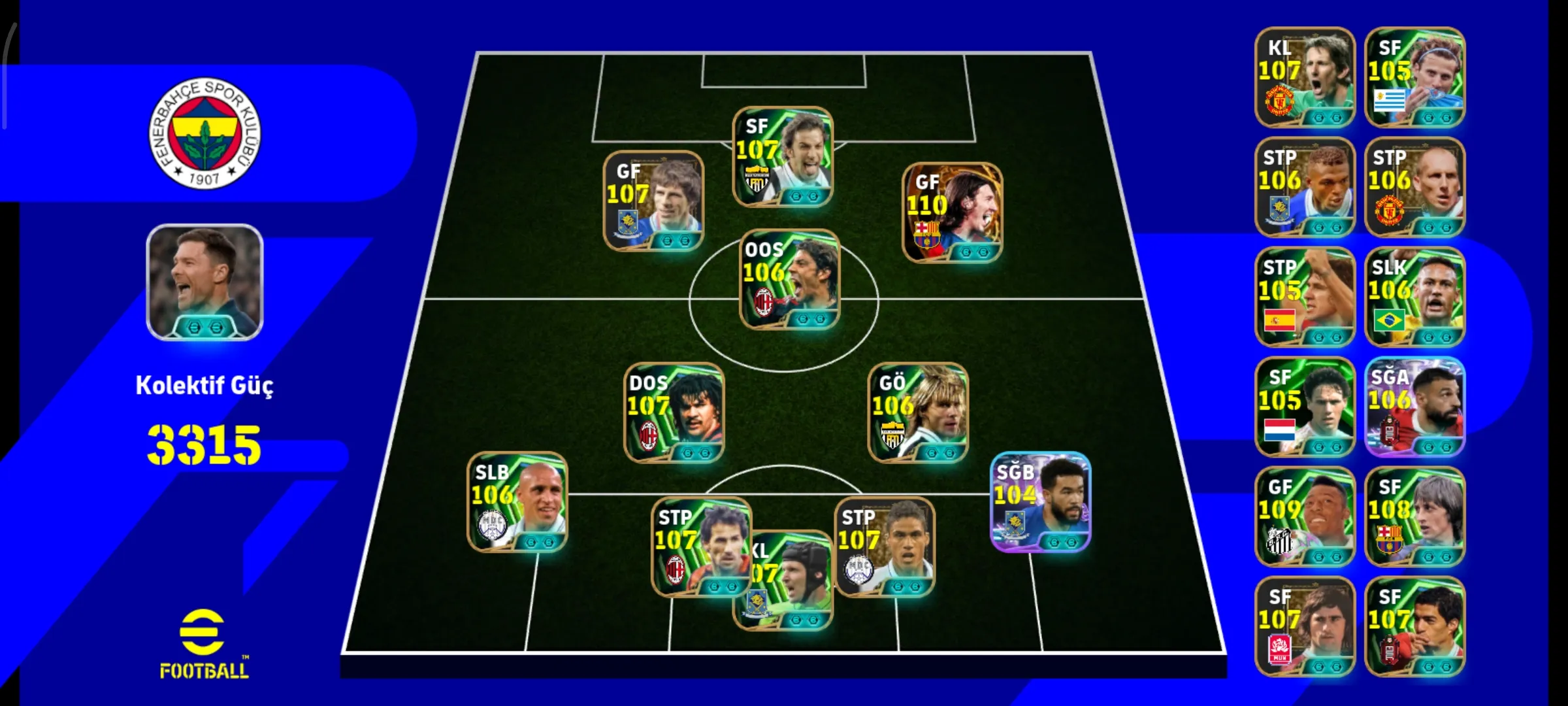Choose the SĞA 106 substitute card

(x=1414, y=407)
